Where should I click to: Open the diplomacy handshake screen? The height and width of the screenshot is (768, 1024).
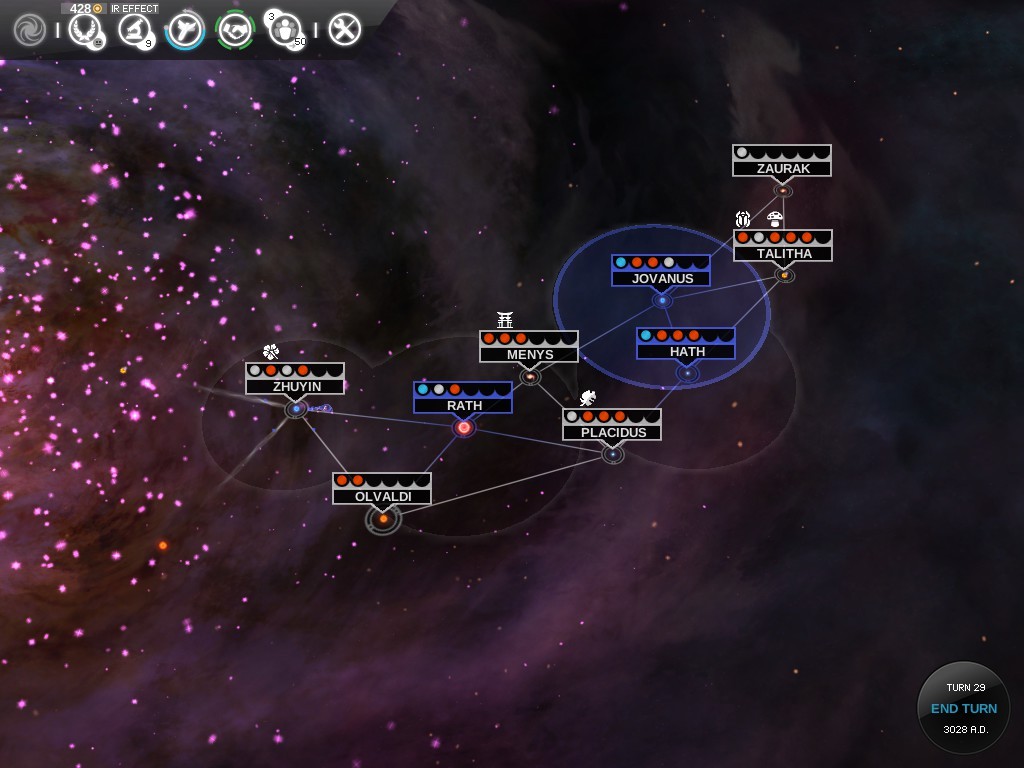235,30
